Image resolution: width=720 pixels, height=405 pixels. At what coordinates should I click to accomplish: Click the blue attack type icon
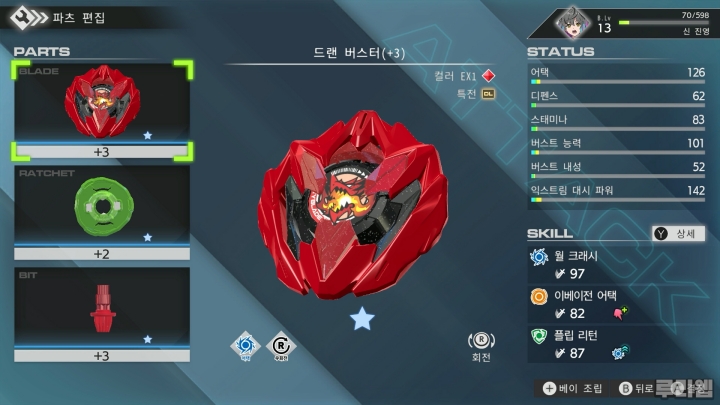pyautogui.click(x=243, y=346)
